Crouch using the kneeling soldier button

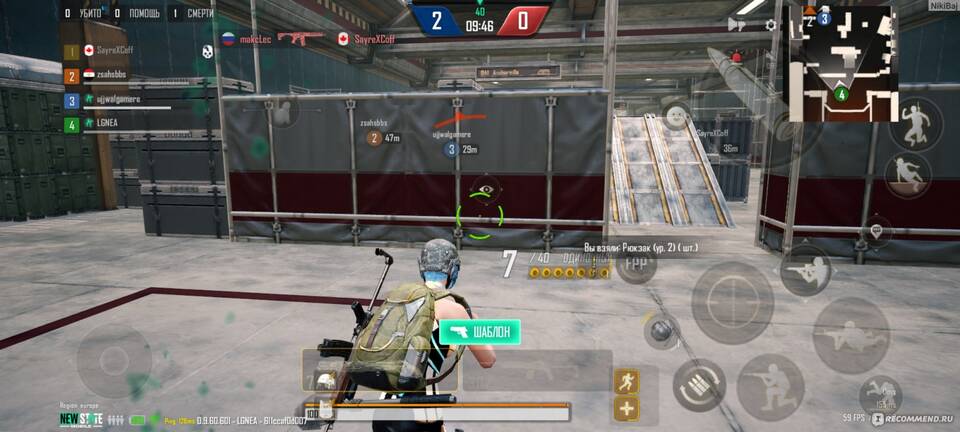coord(770,387)
